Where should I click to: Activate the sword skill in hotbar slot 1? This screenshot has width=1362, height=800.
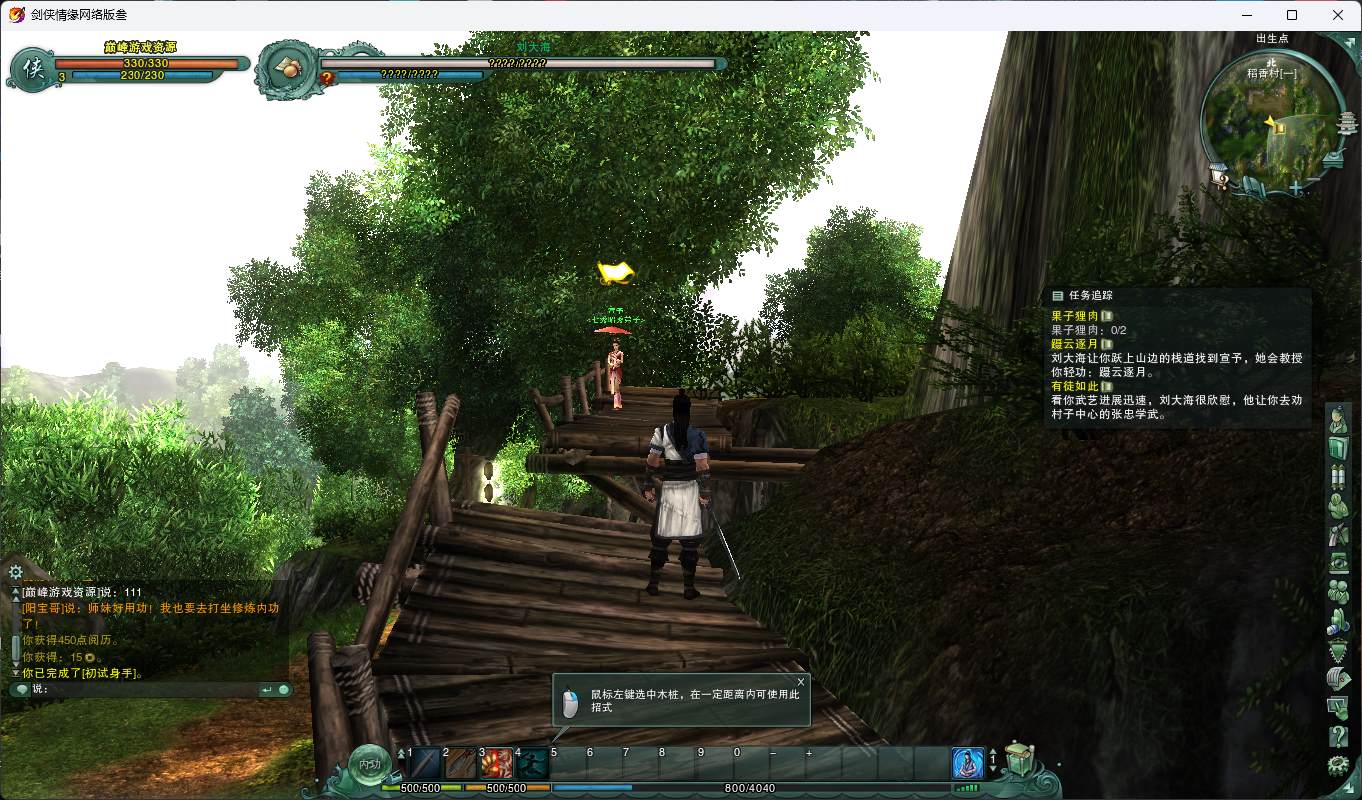[x=425, y=764]
